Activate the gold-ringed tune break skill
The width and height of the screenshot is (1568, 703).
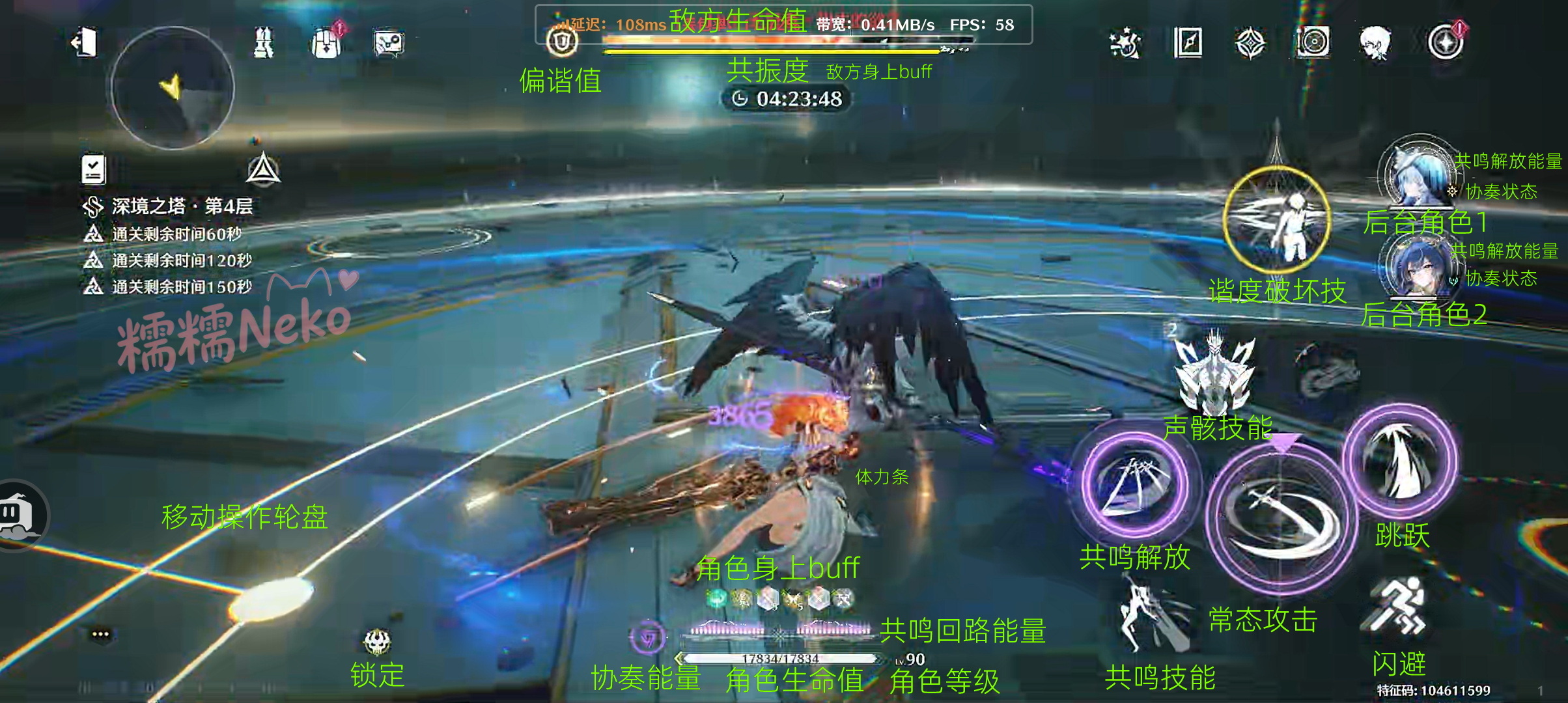click(x=1276, y=219)
